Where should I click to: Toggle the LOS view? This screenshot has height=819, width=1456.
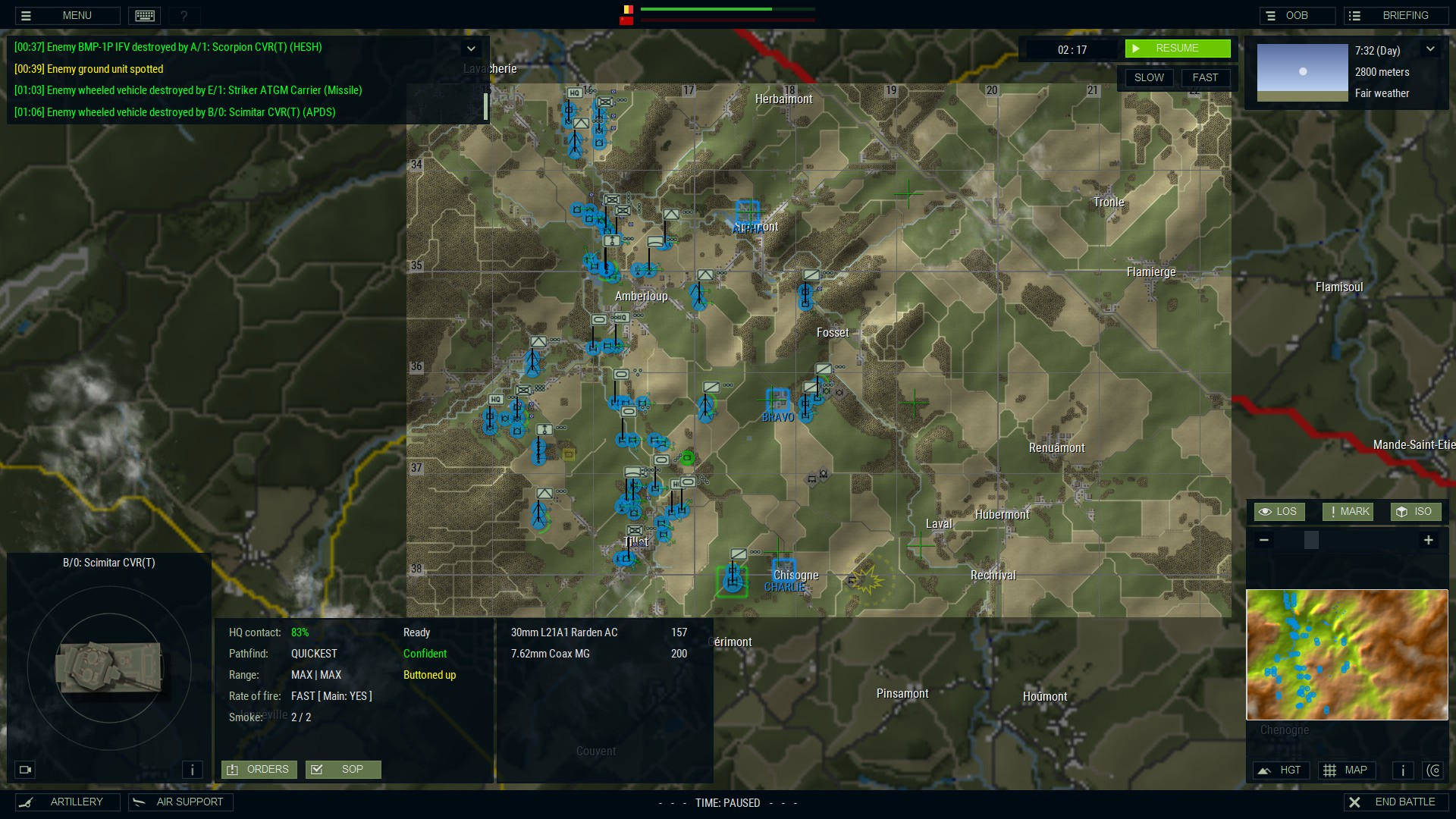click(x=1279, y=512)
